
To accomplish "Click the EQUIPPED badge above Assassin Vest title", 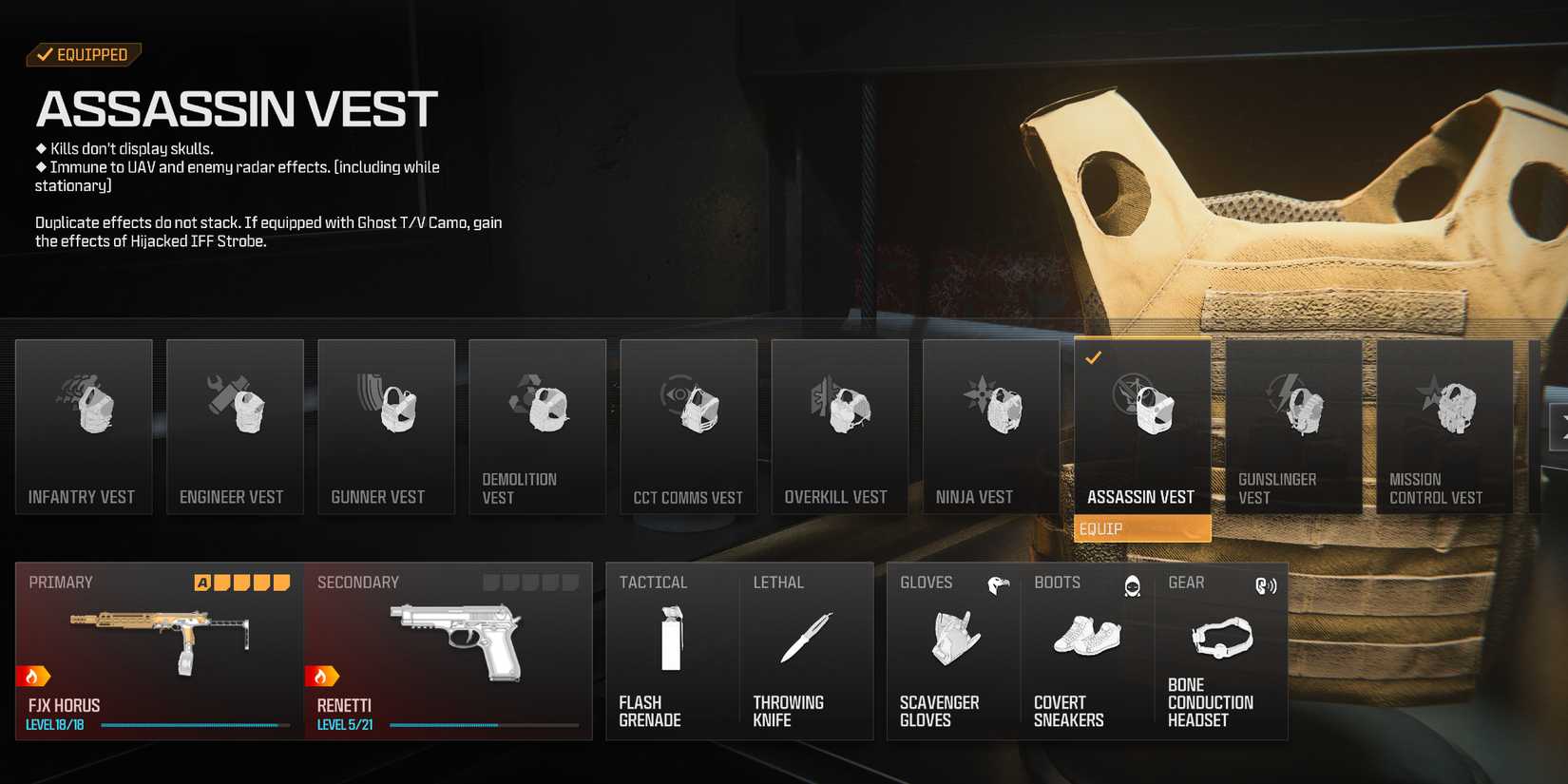I will pyautogui.click(x=84, y=54).
